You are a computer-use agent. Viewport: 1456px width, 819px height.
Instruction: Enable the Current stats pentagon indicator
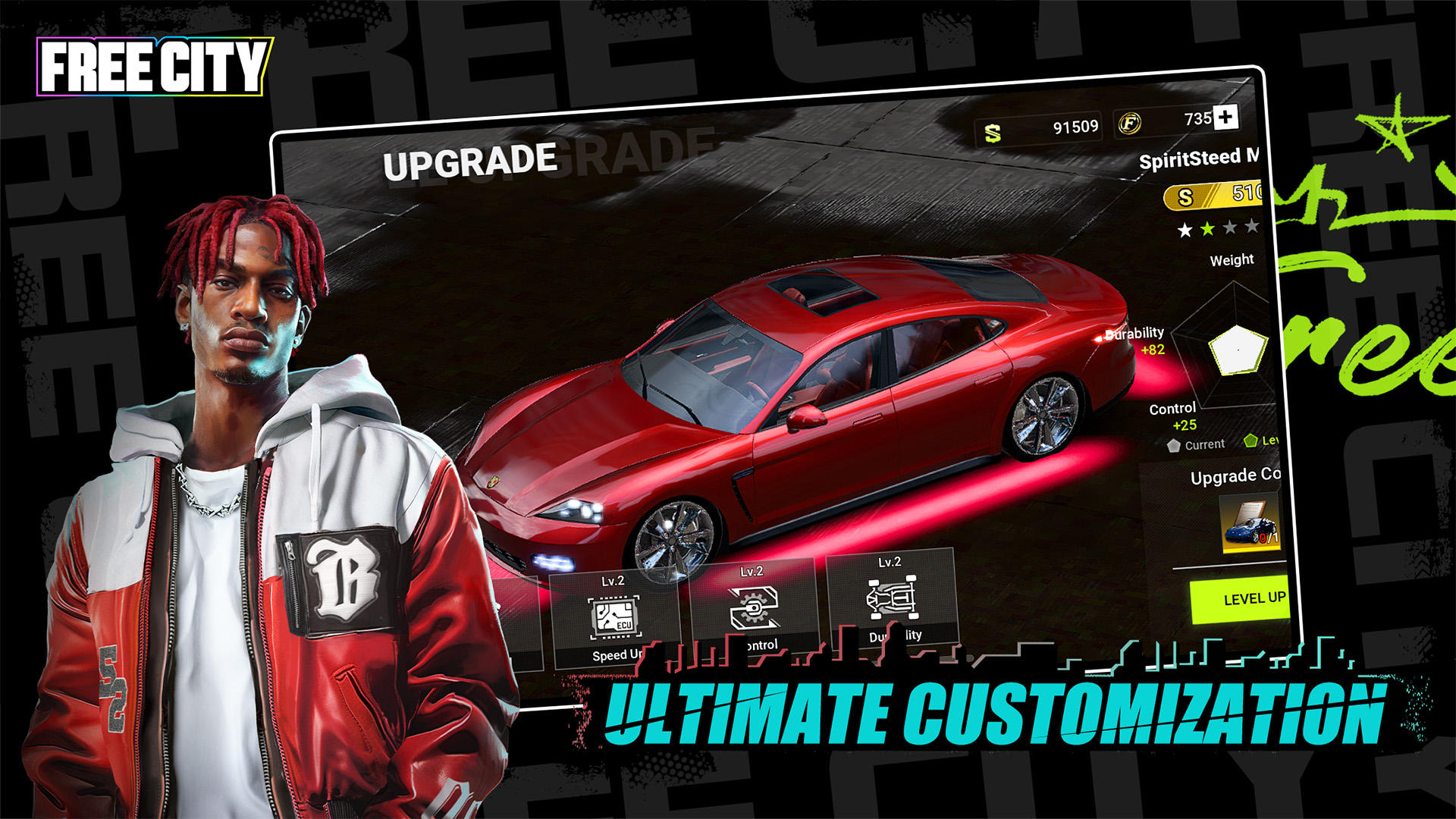coord(1173,445)
